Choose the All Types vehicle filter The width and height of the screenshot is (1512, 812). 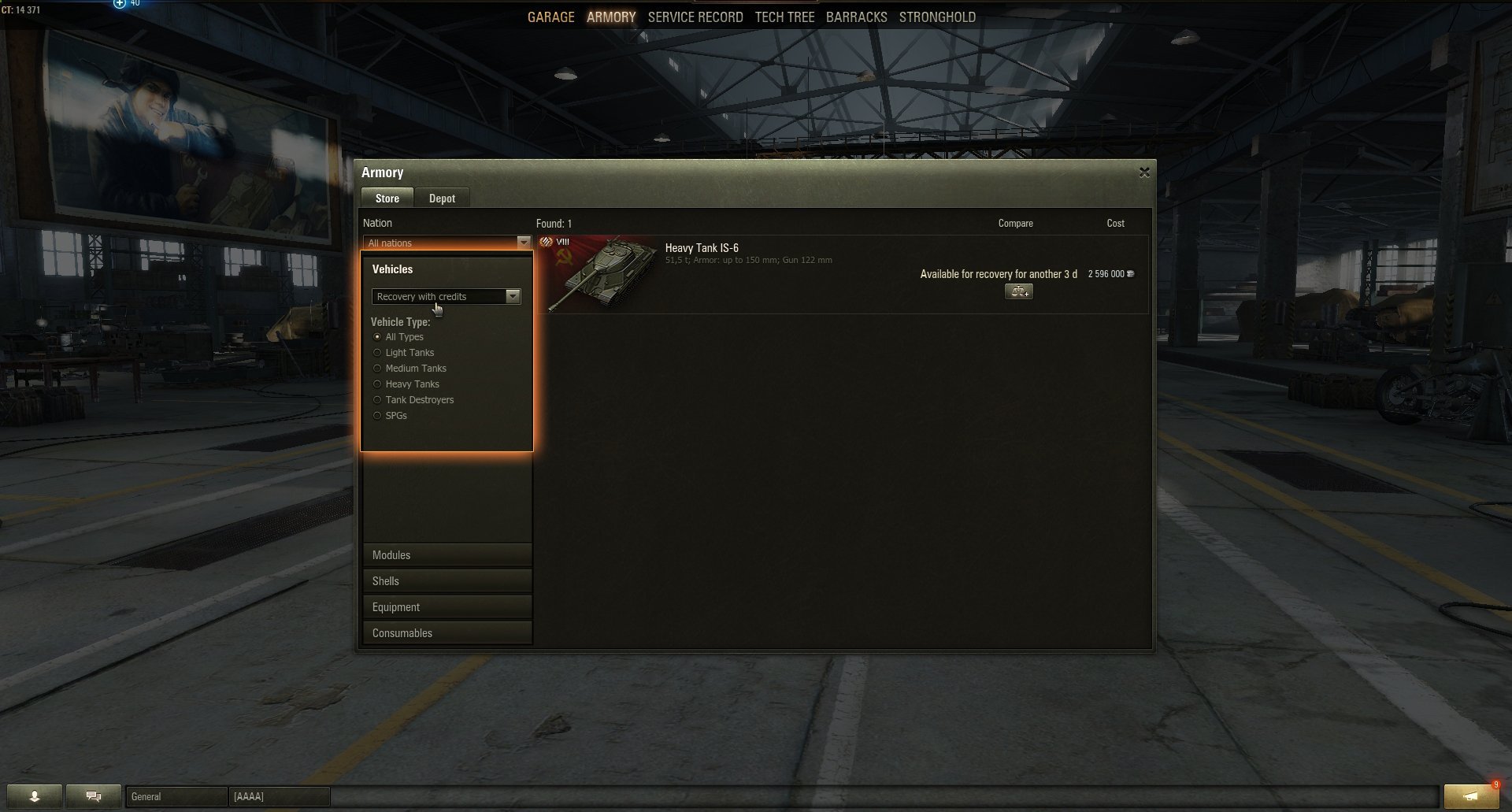tap(378, 337)
